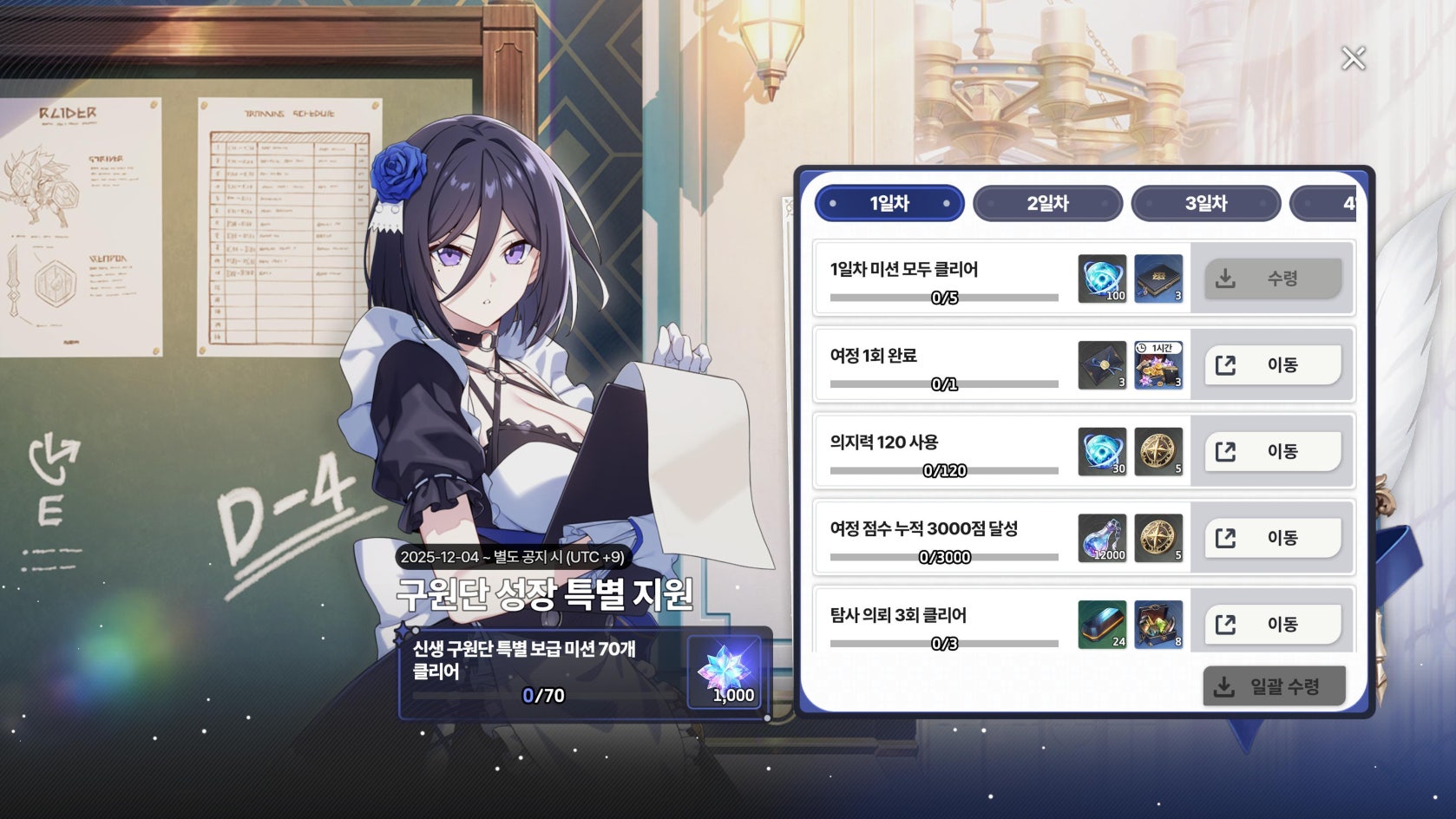This screenshot has width=1456, height=819.
Task: Inspect the dark envelope reward icon
Action: click(1102, 365)
